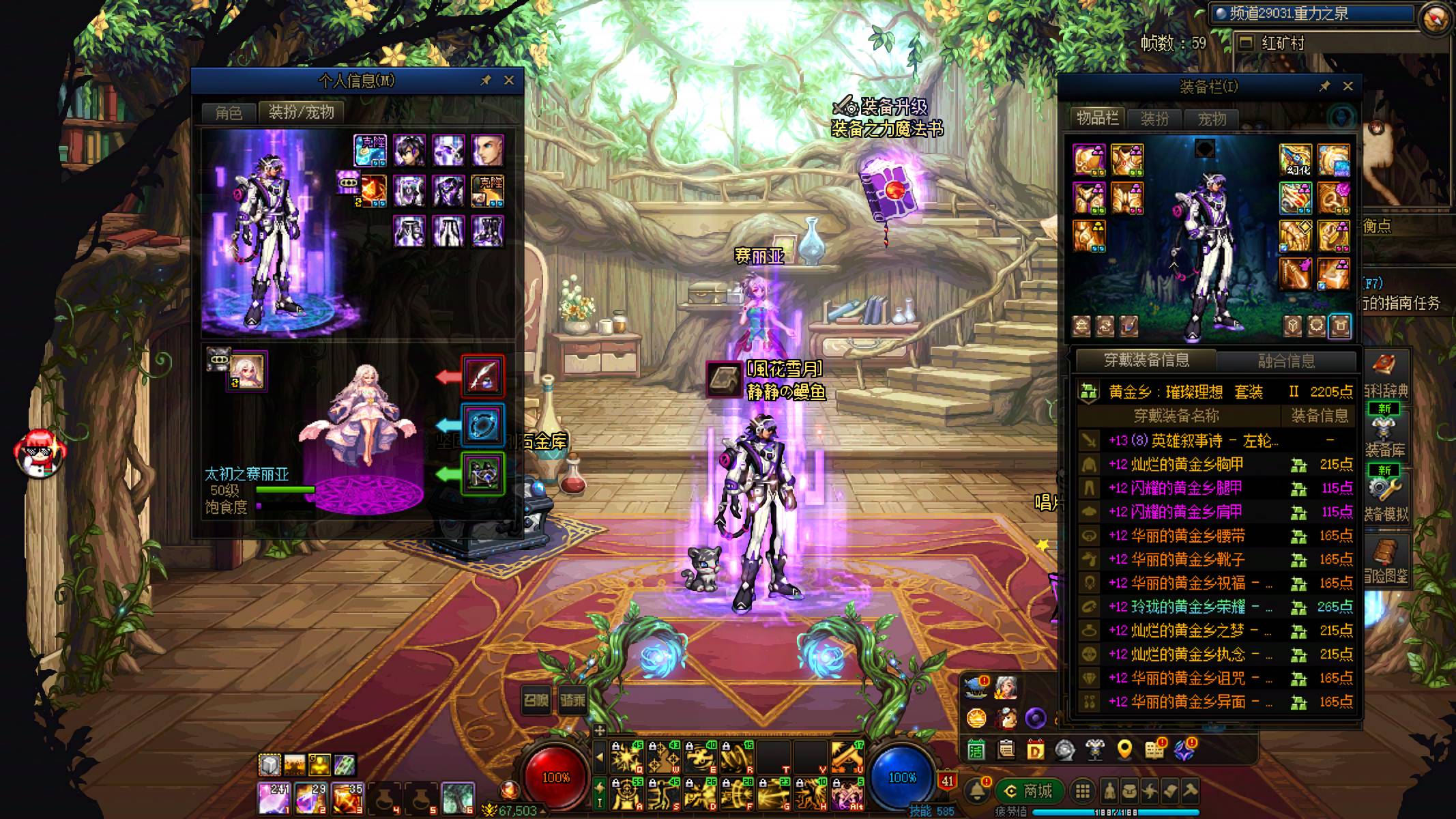Image resolution: width=1456 pixels, height=819 pixels.
Task: Open the 商城 shop
Action: pos(1029,791)
